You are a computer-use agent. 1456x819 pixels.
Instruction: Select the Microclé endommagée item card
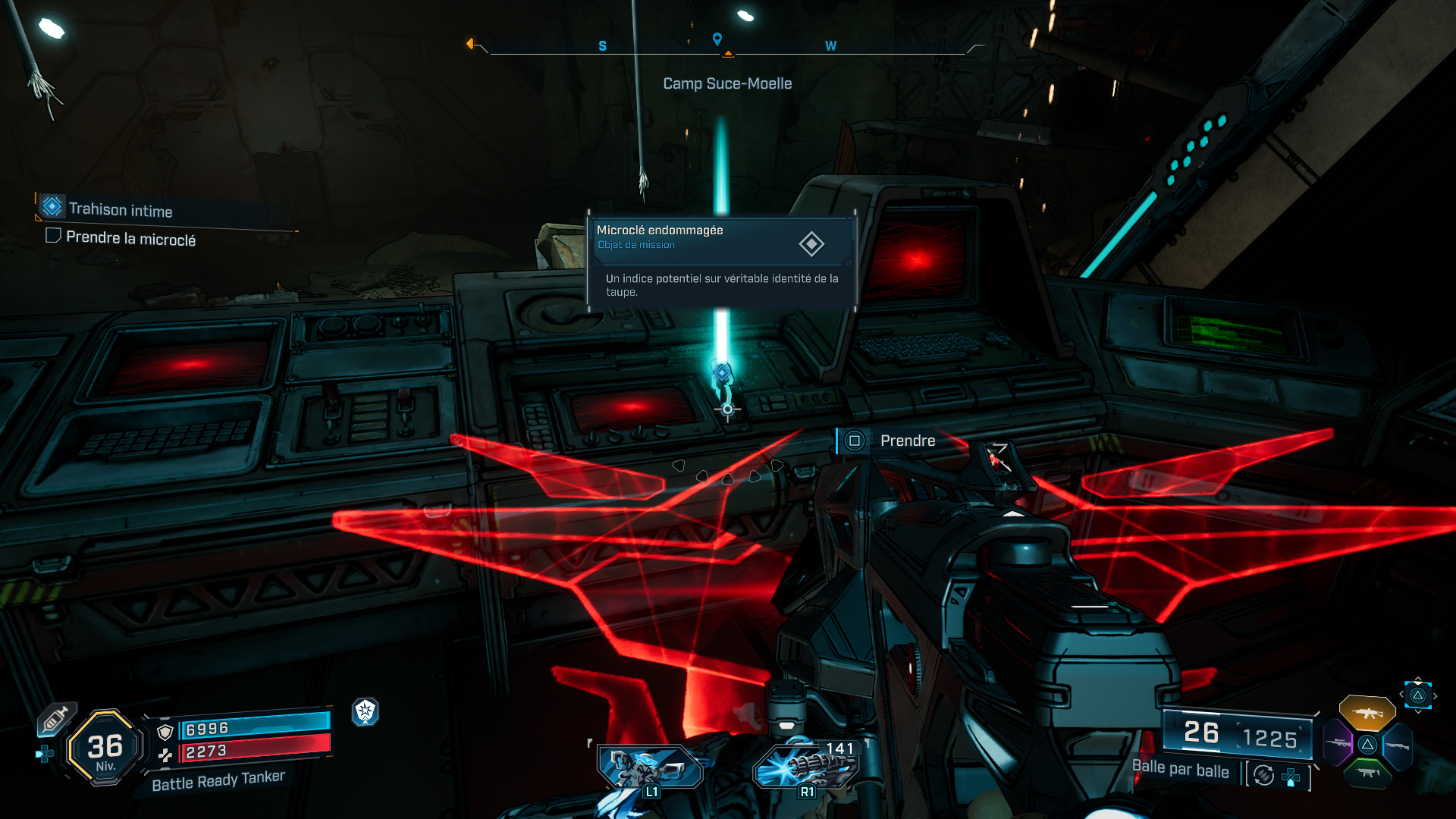coord(721,260)
